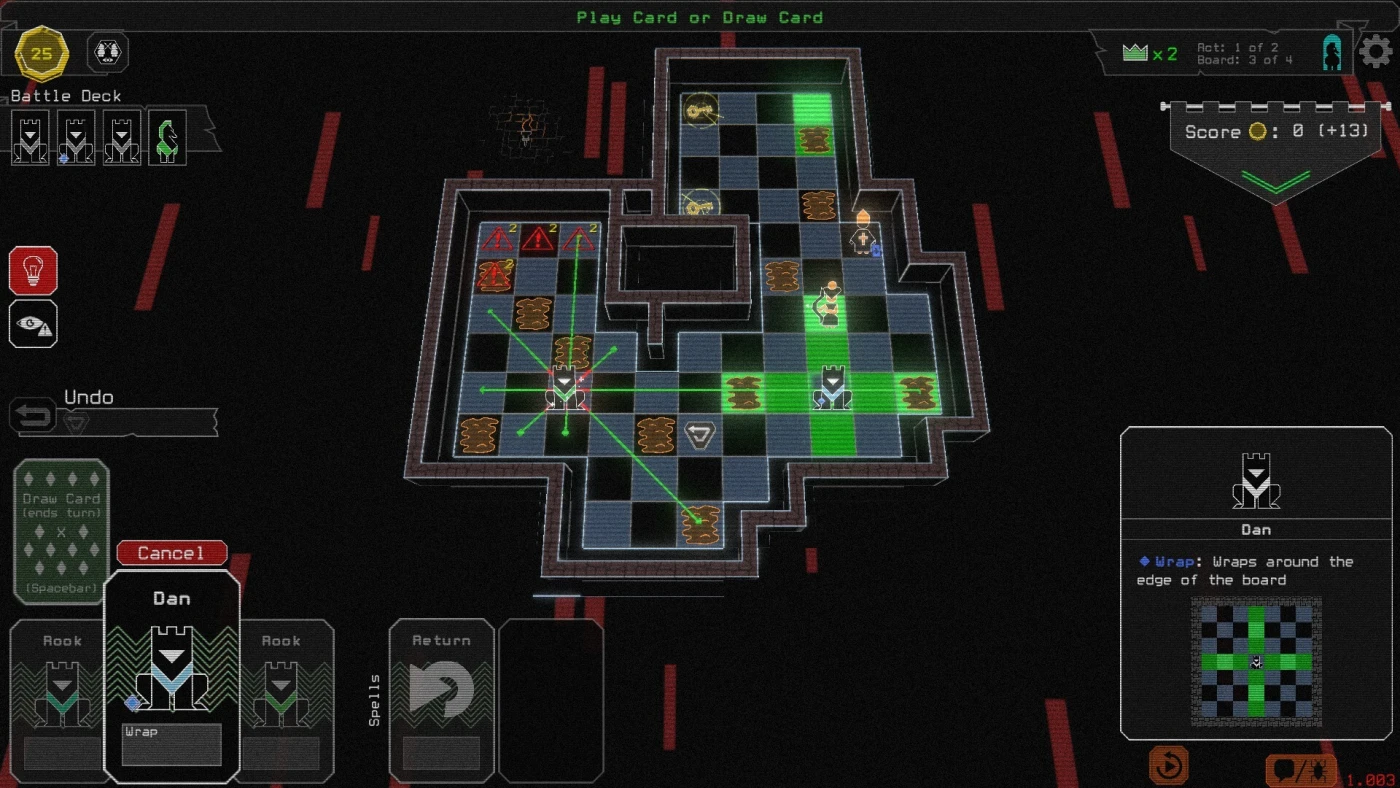
Task: Click the teal character portrait icon
Action: [1332, 52]
